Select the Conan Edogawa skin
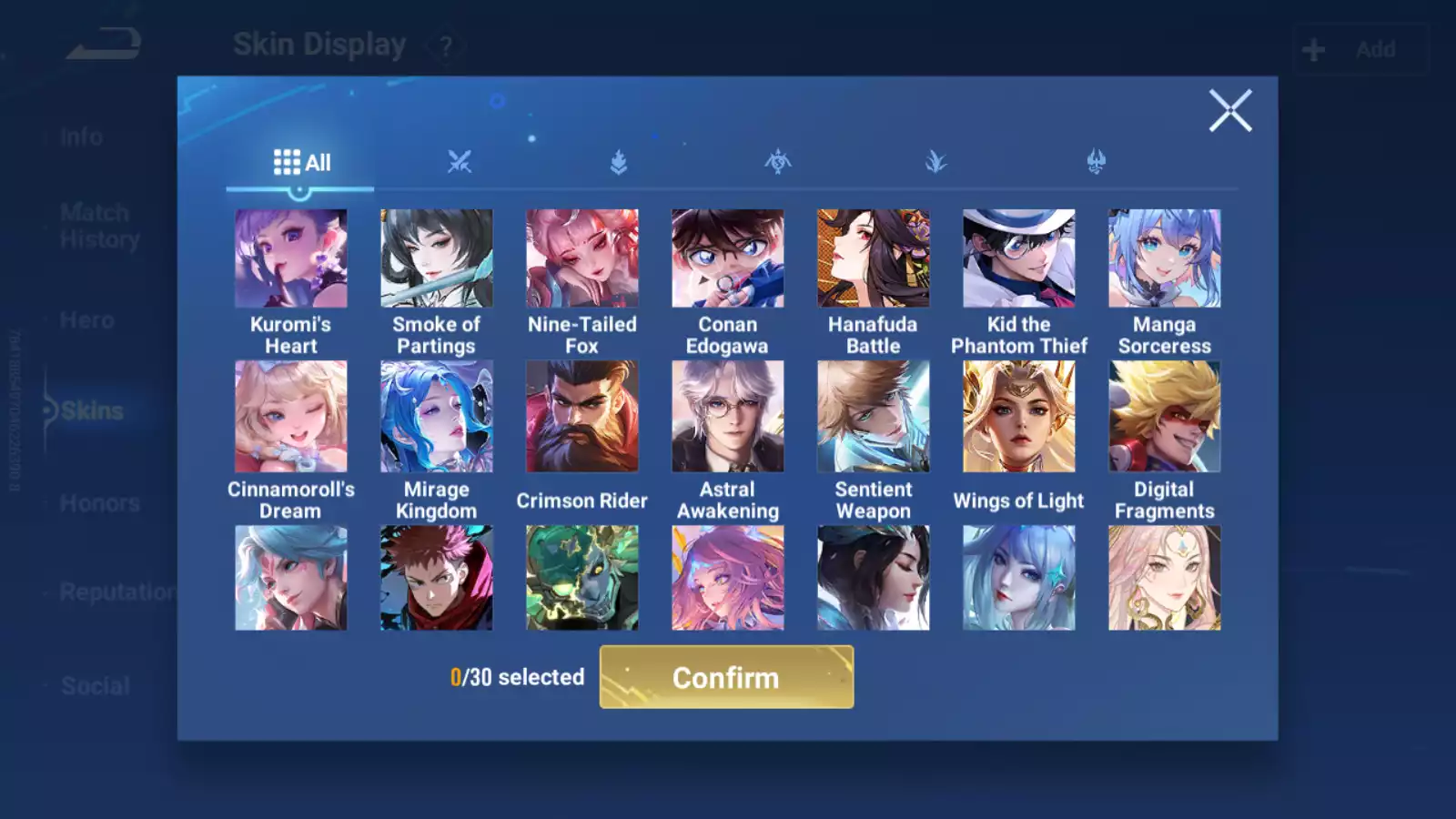The height and width of the screenshot is (819, 1456). pyautogui.click(x=727, y=258)
